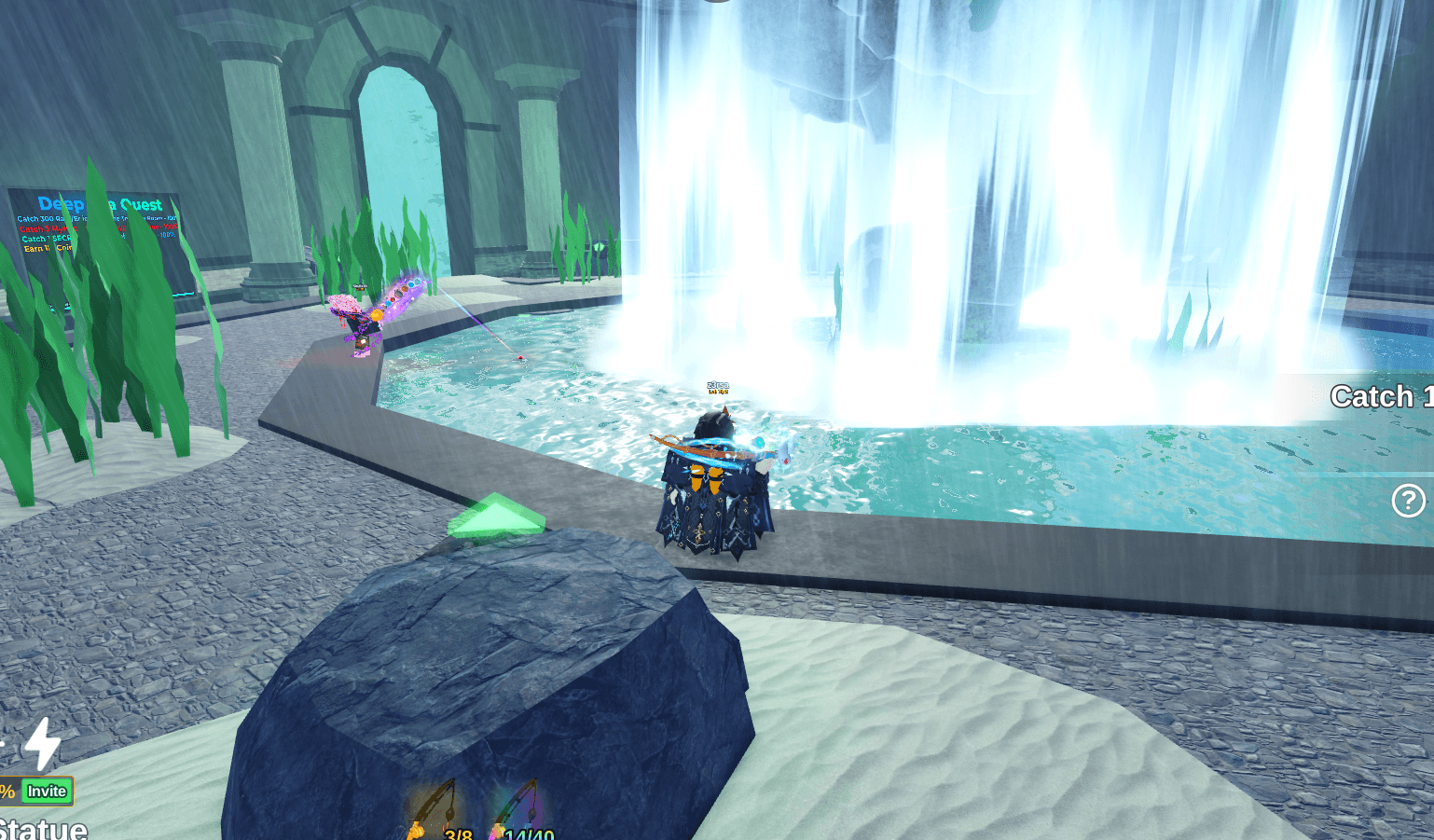Screen dimensions: 1434x840
Task: Click the 3/8 rod quota counter
Action: point(460,834)
